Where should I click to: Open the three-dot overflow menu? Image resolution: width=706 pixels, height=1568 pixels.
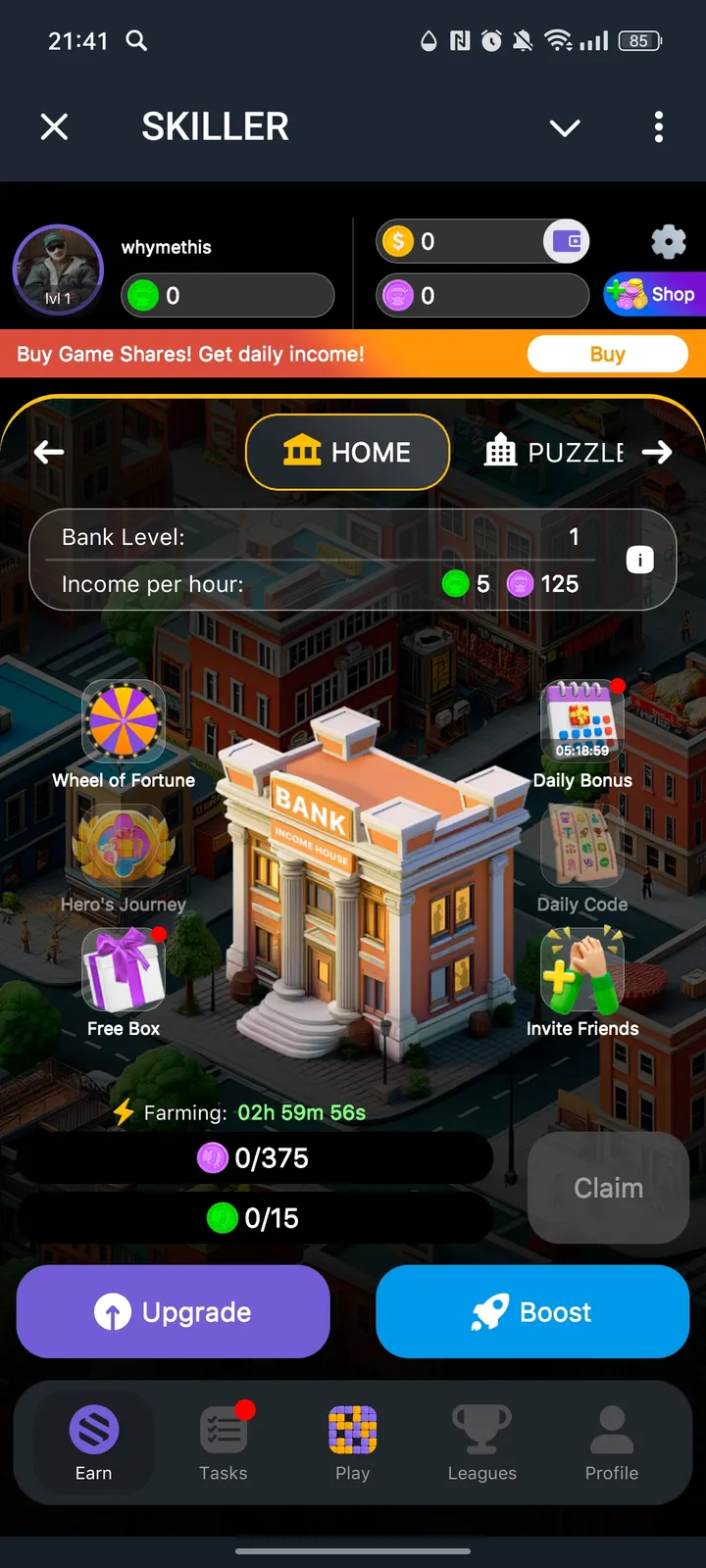point(658,126)
